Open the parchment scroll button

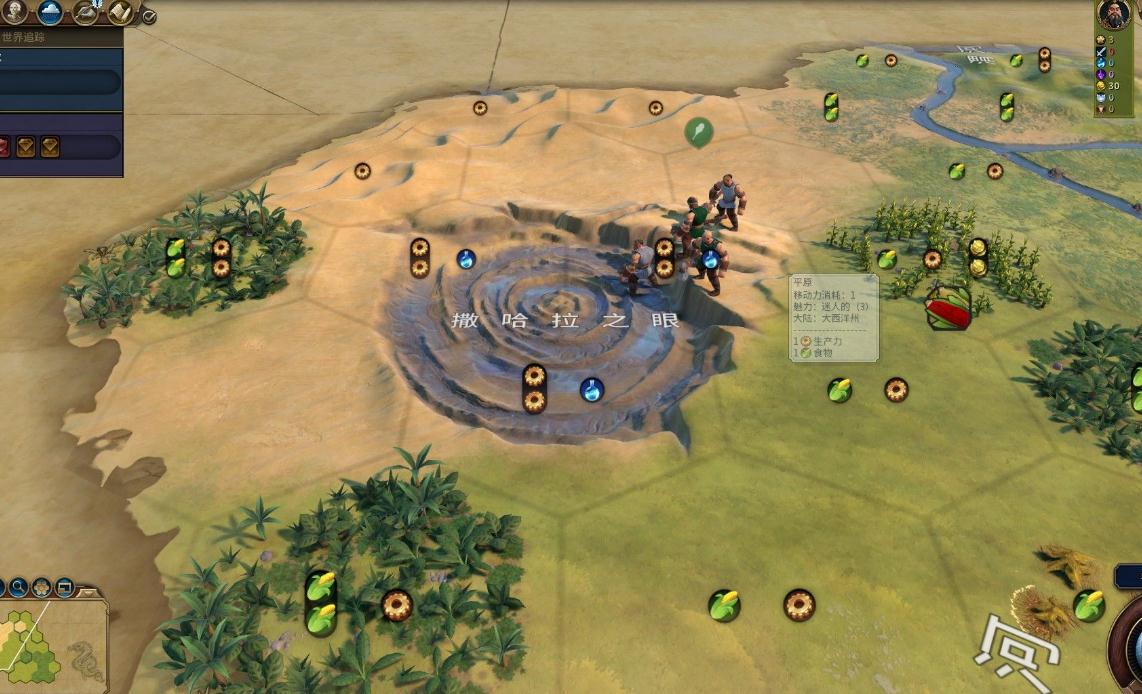[121, 11]
